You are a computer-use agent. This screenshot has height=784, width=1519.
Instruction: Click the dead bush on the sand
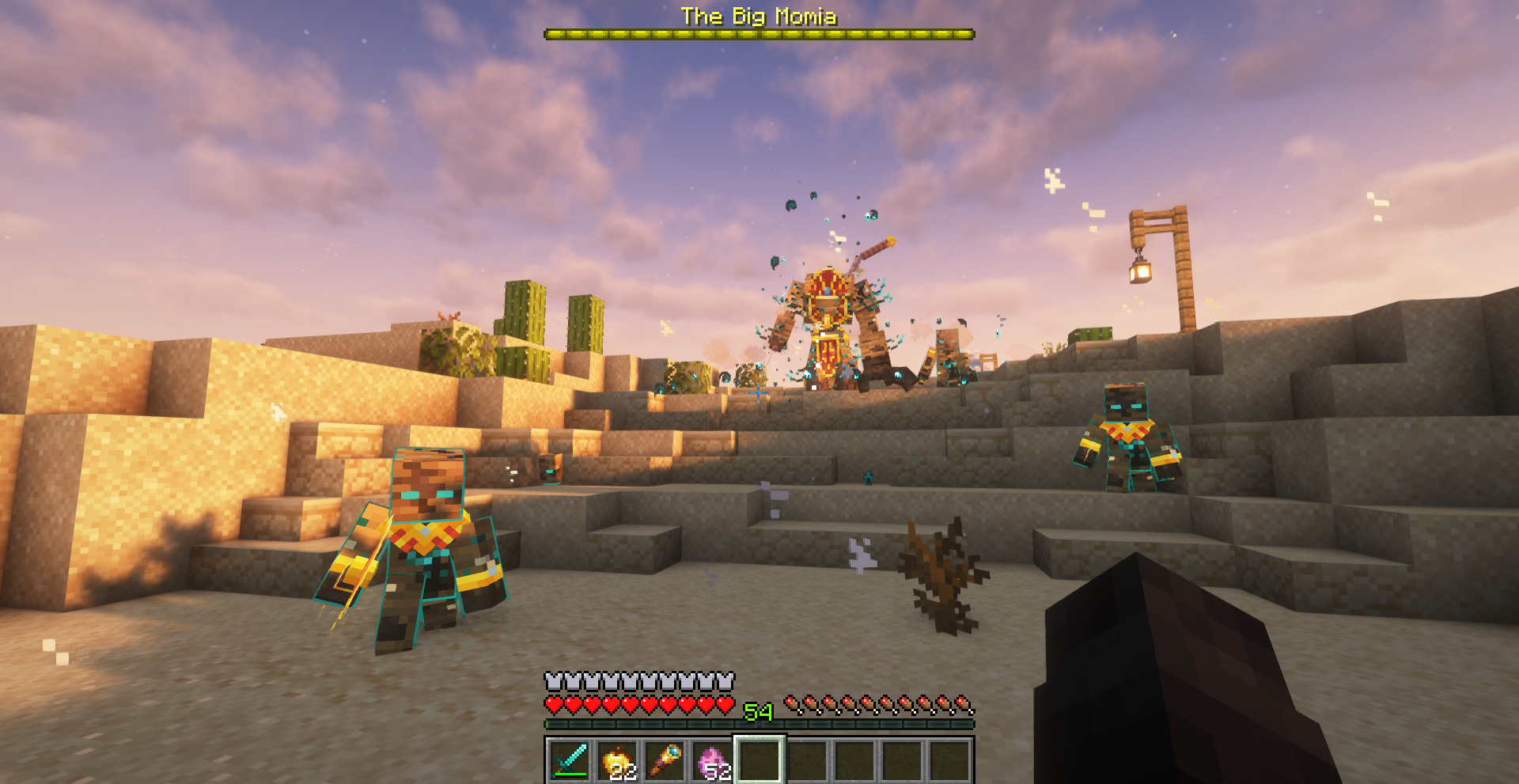pos(945,574)
